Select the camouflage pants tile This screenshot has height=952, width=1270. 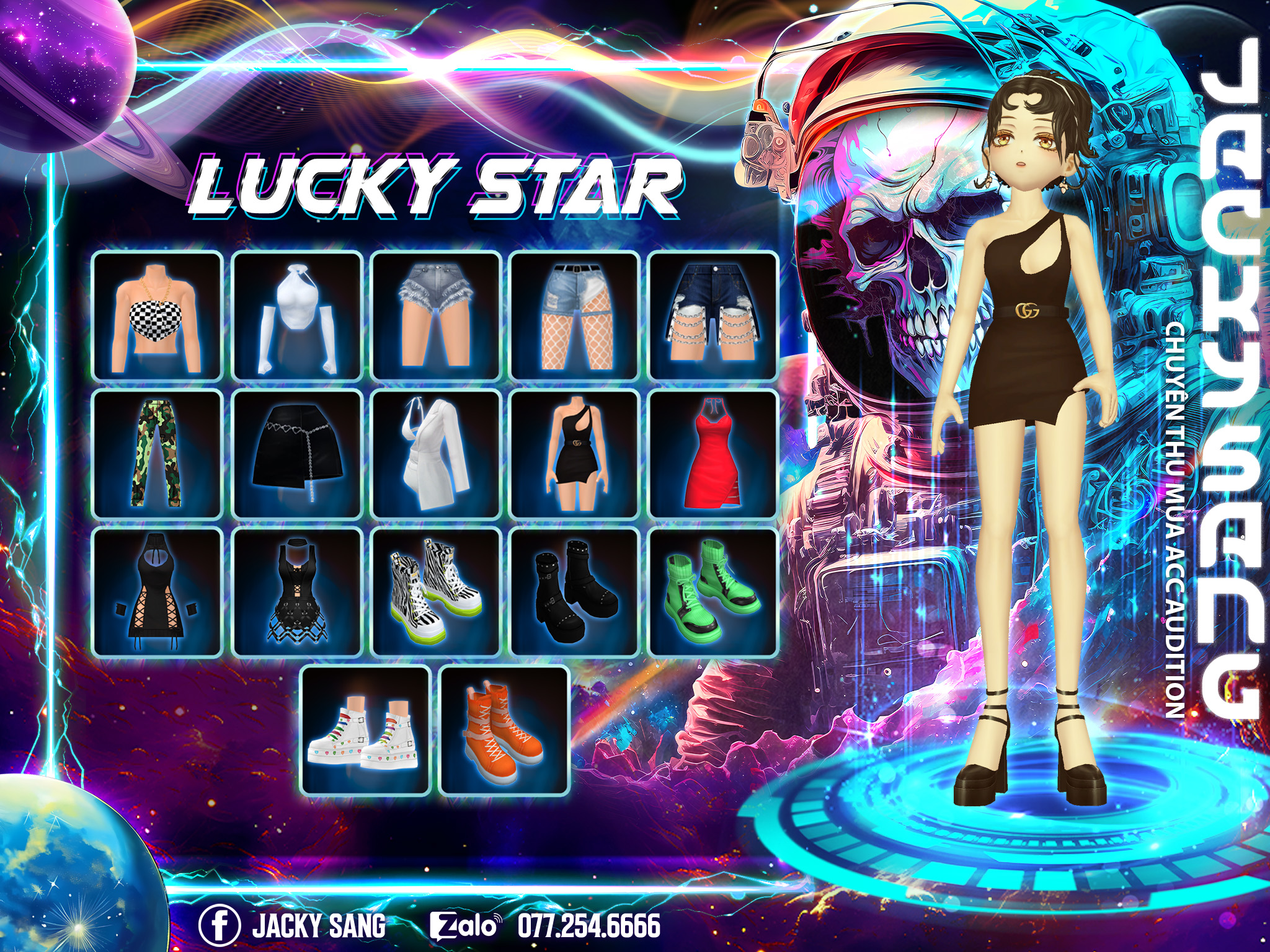coord(158,454)
